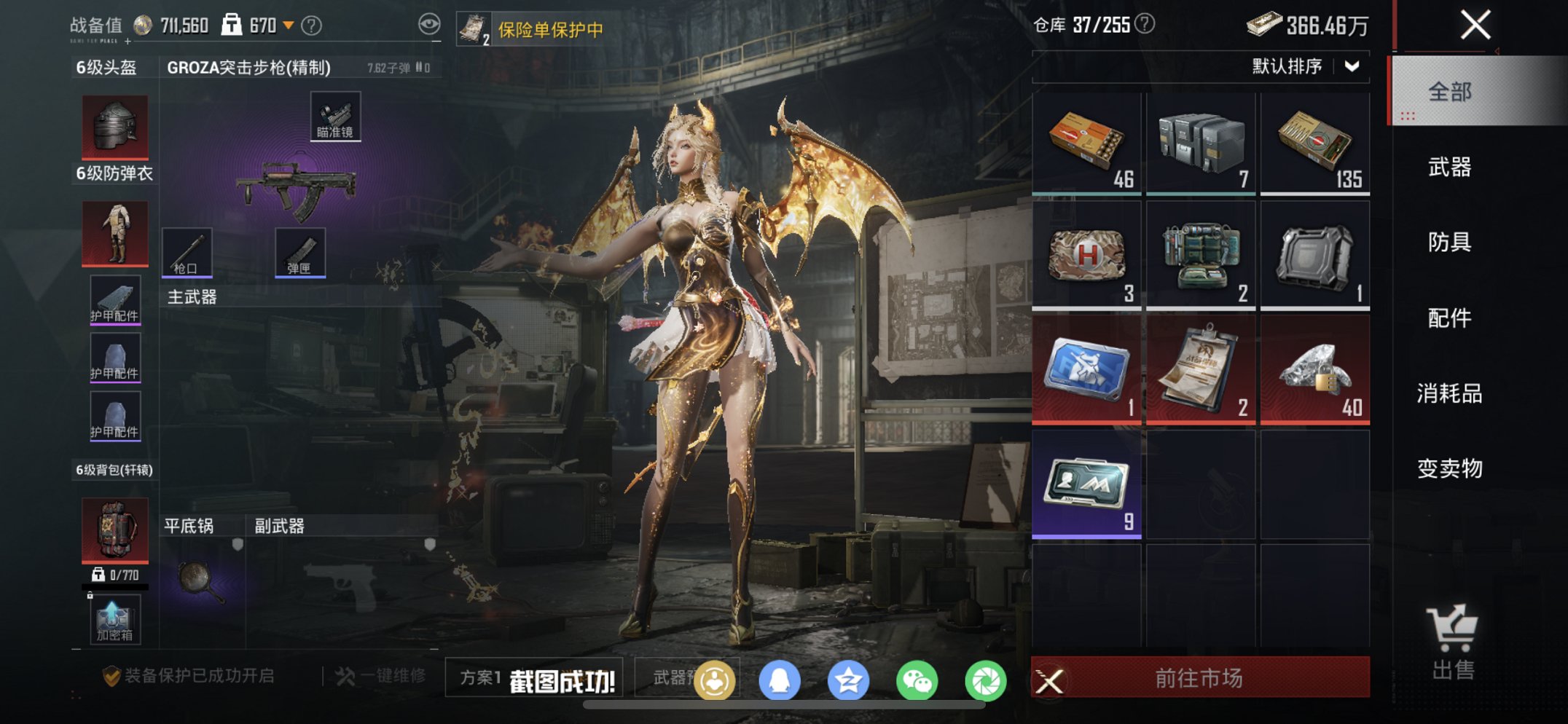Switch to the 武器 weapons tab
This screenshot has height=724, width=1568.
pyautogui.click(x=1452, y=168)
